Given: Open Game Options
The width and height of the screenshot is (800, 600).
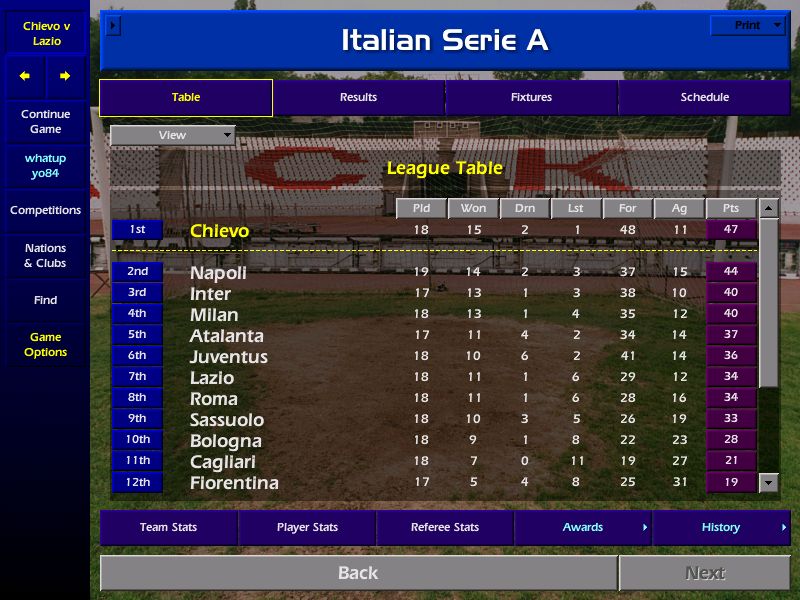Looking at the screenshot, I should pos(45,345).
